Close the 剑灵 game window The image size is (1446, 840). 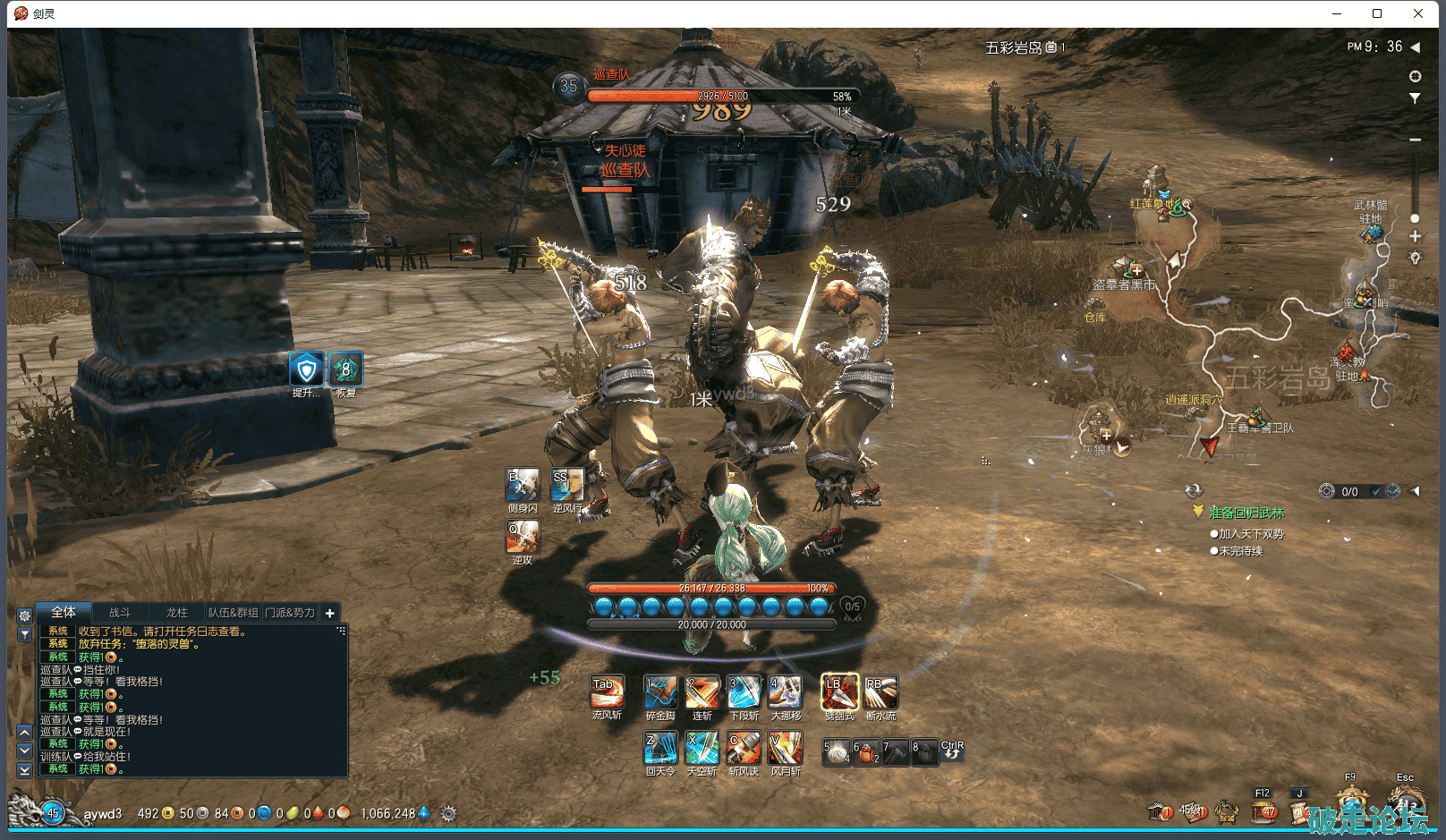(1418, 13)
